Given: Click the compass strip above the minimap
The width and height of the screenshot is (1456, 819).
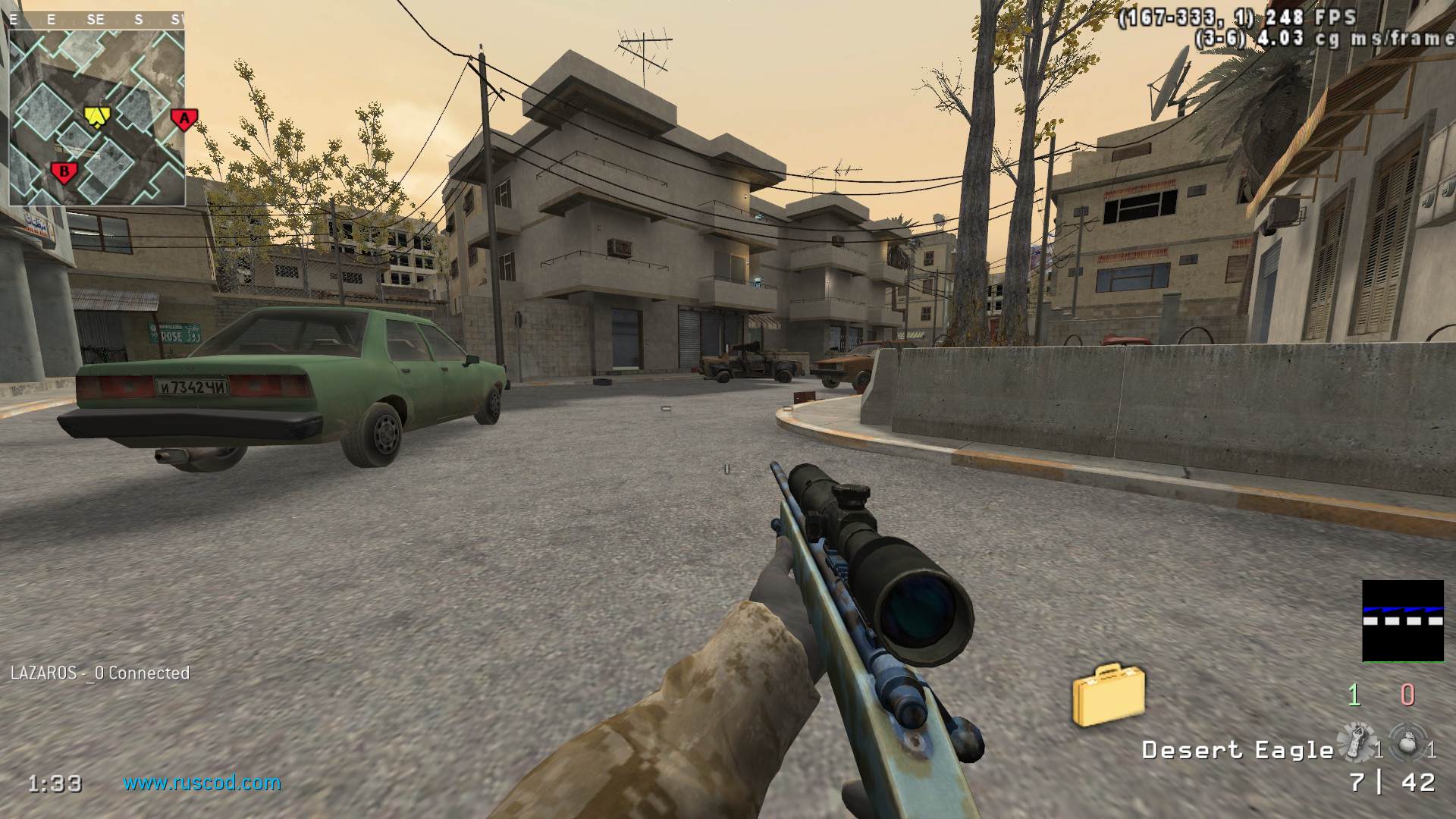Looking at the screenshot, I should coord(96,20).
